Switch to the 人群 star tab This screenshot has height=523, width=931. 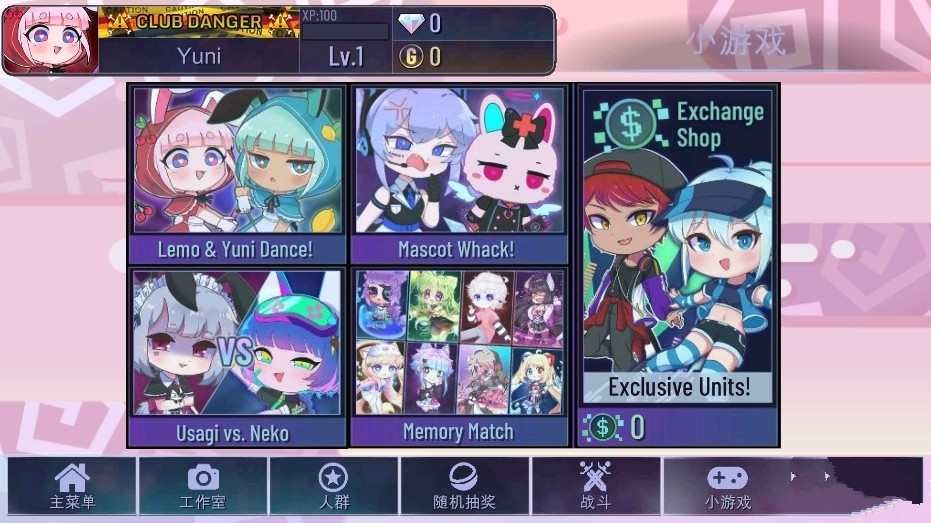click(x=333, y=486)
